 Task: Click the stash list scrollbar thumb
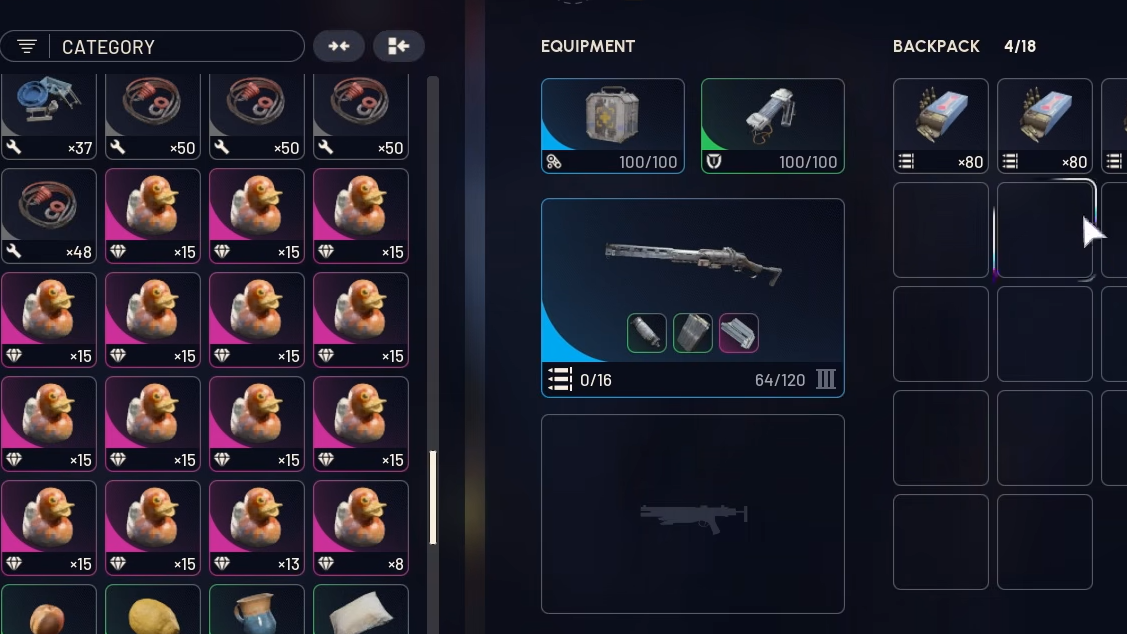[433, 497]
